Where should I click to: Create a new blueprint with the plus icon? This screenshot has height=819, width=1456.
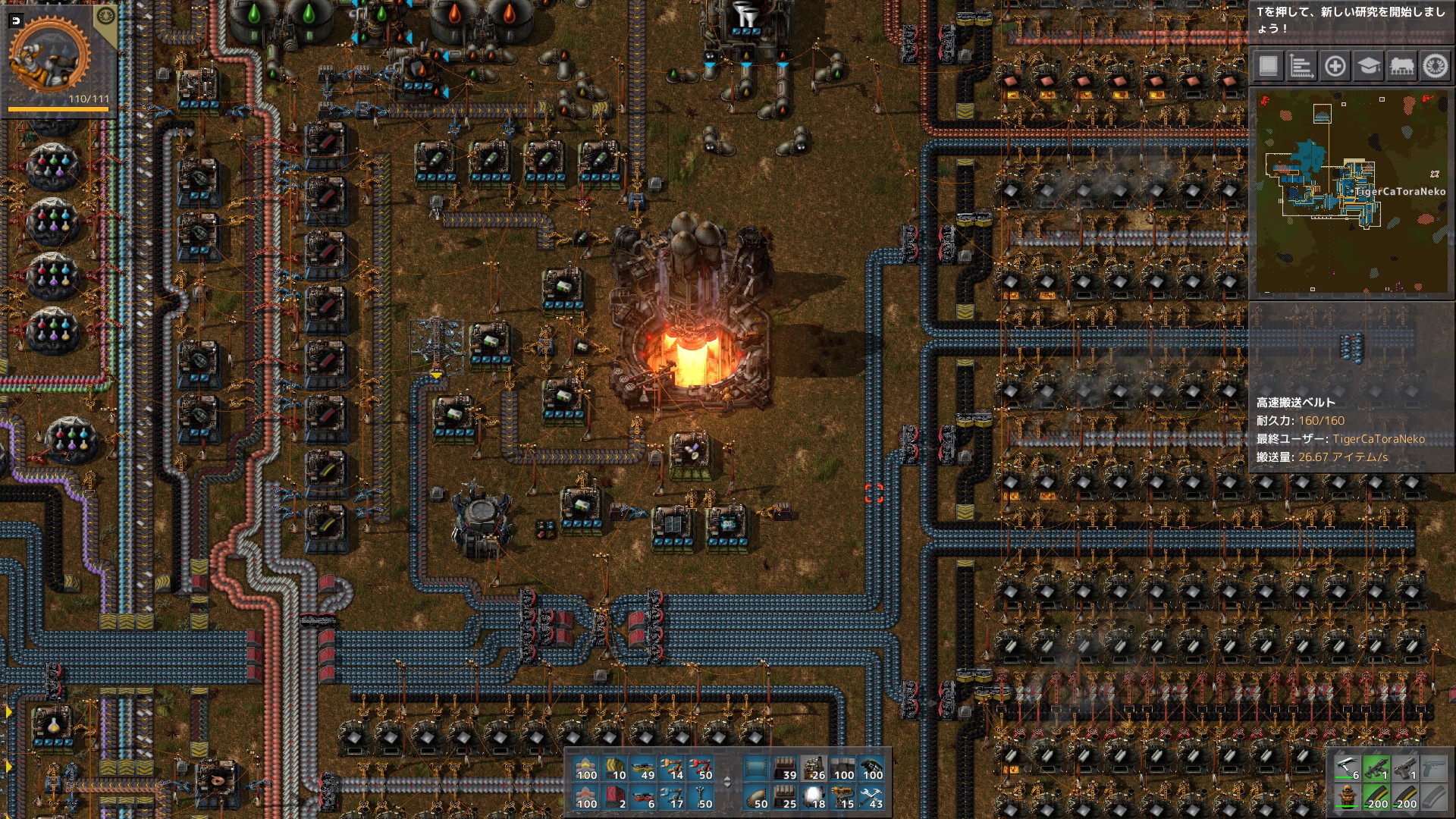[1335, 67]
